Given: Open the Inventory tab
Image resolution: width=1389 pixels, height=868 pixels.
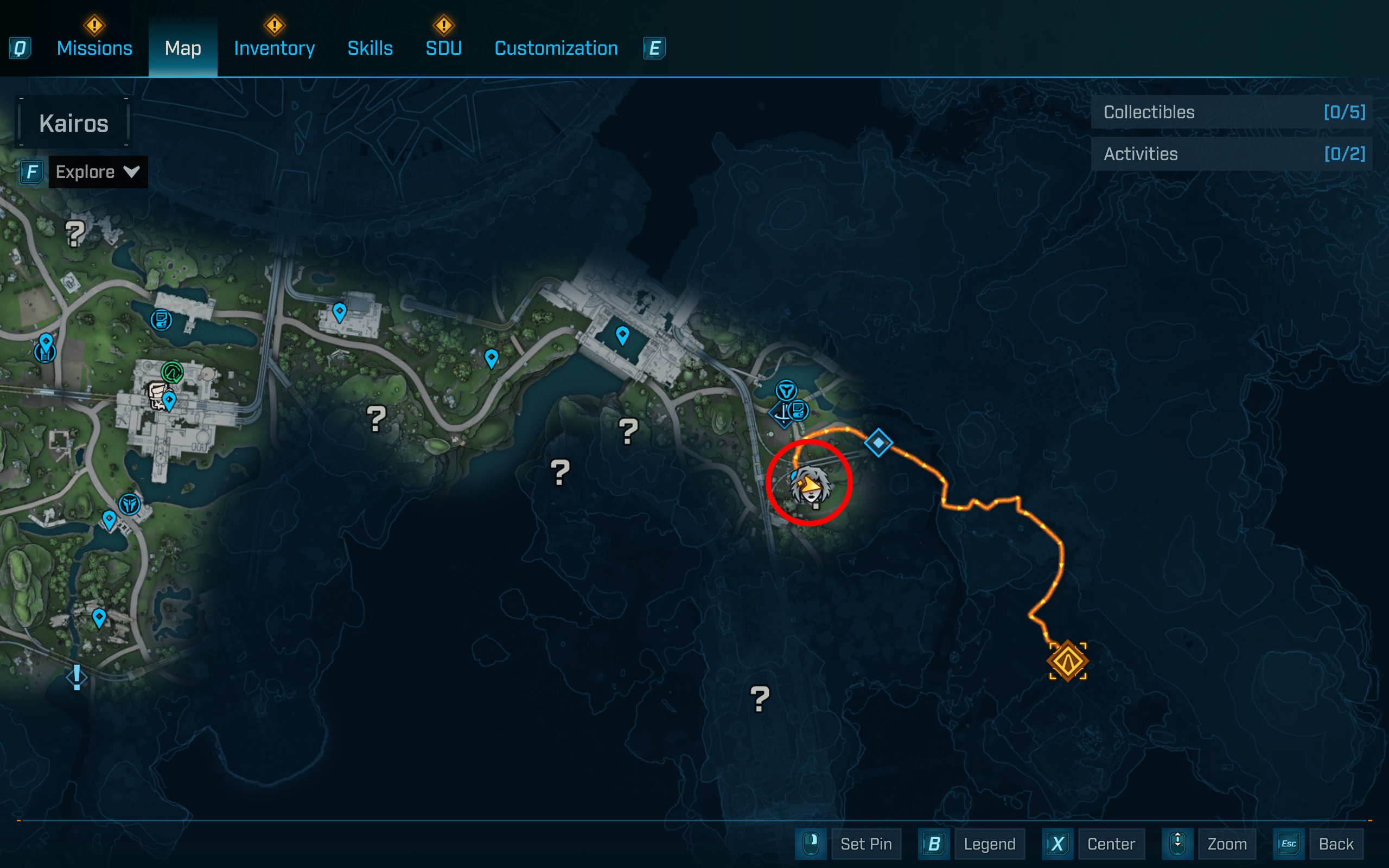Looking at the screenshot, I should [x=274, y=48].
